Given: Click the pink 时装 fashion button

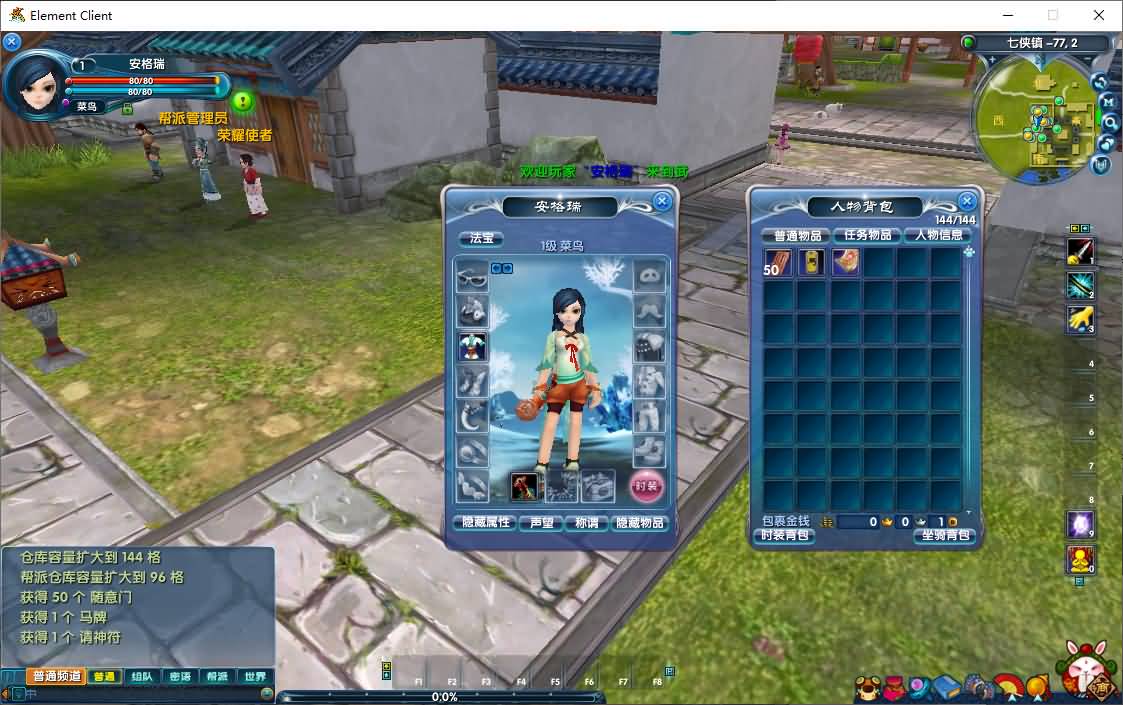Looking at the screenshot, I should [646, 487].
